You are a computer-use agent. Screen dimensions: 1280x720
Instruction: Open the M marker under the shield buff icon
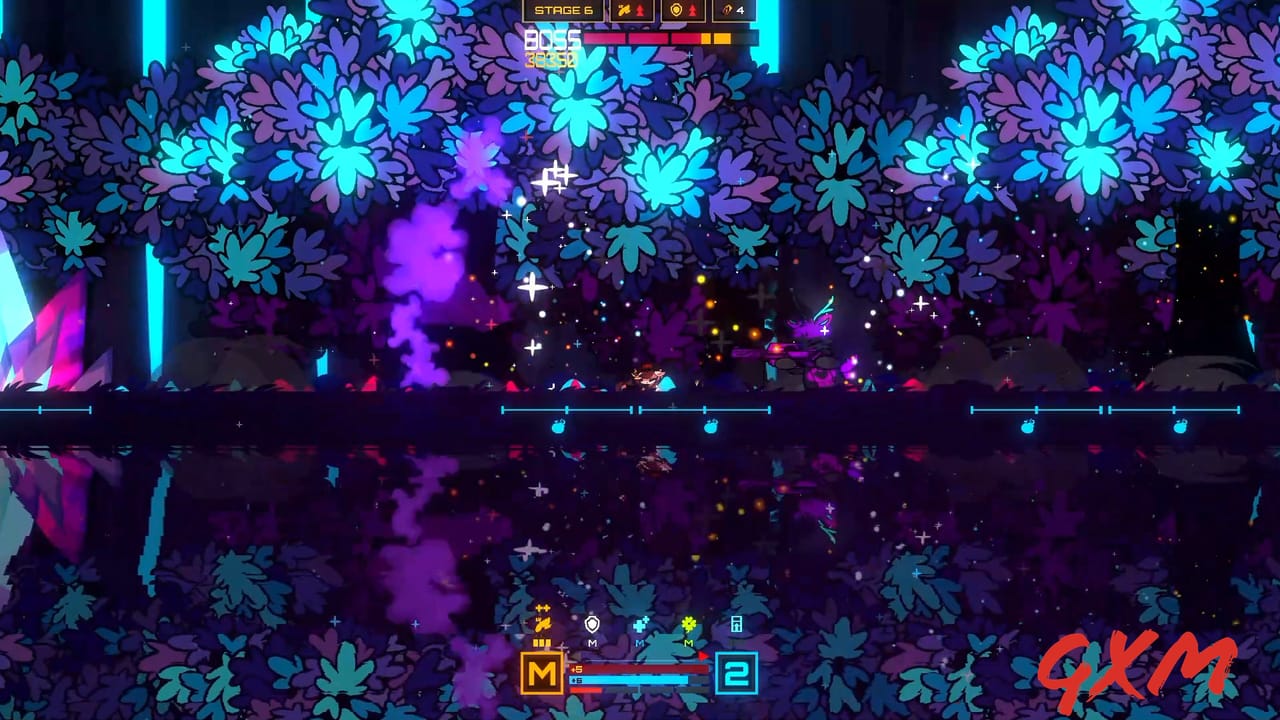click(592, 643)
